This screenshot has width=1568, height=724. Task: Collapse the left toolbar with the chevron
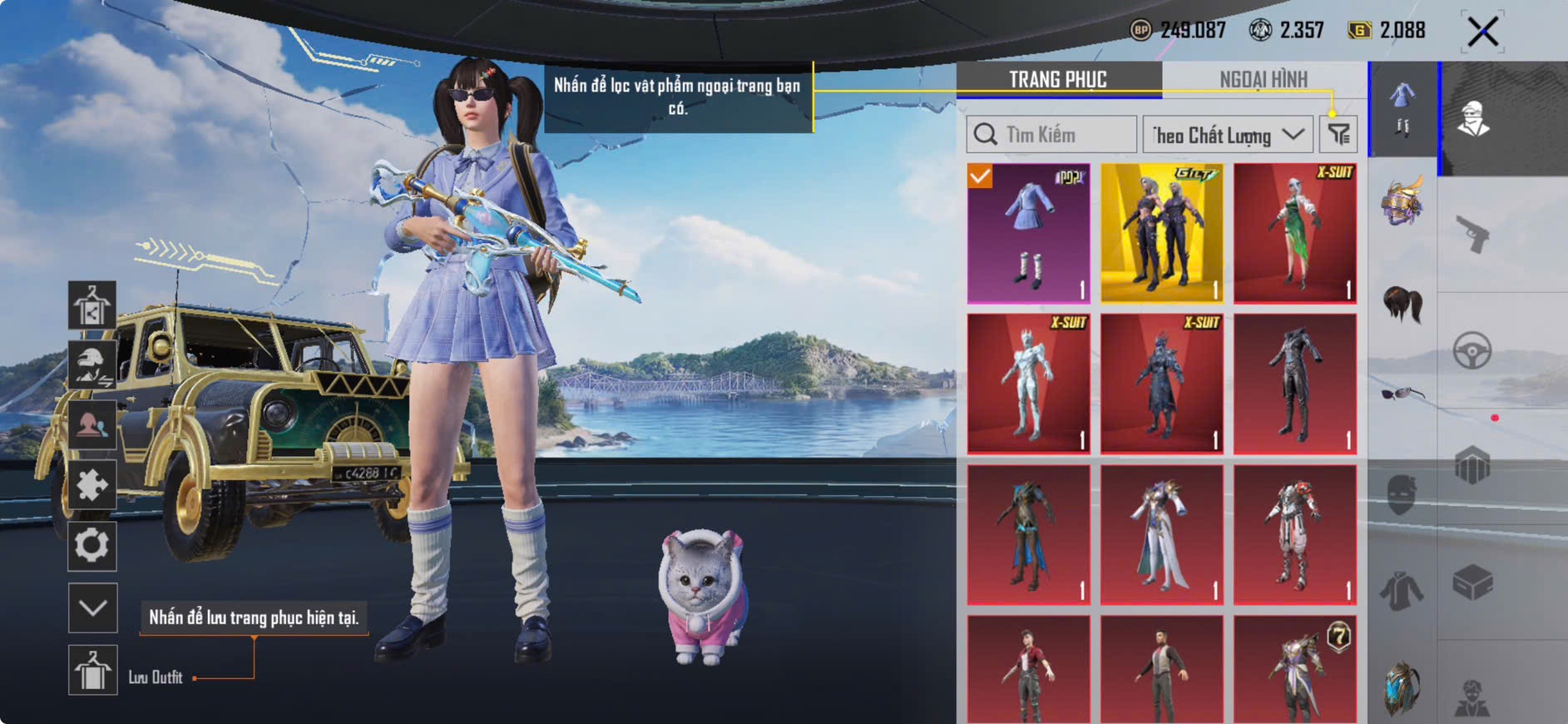[92, 607]
